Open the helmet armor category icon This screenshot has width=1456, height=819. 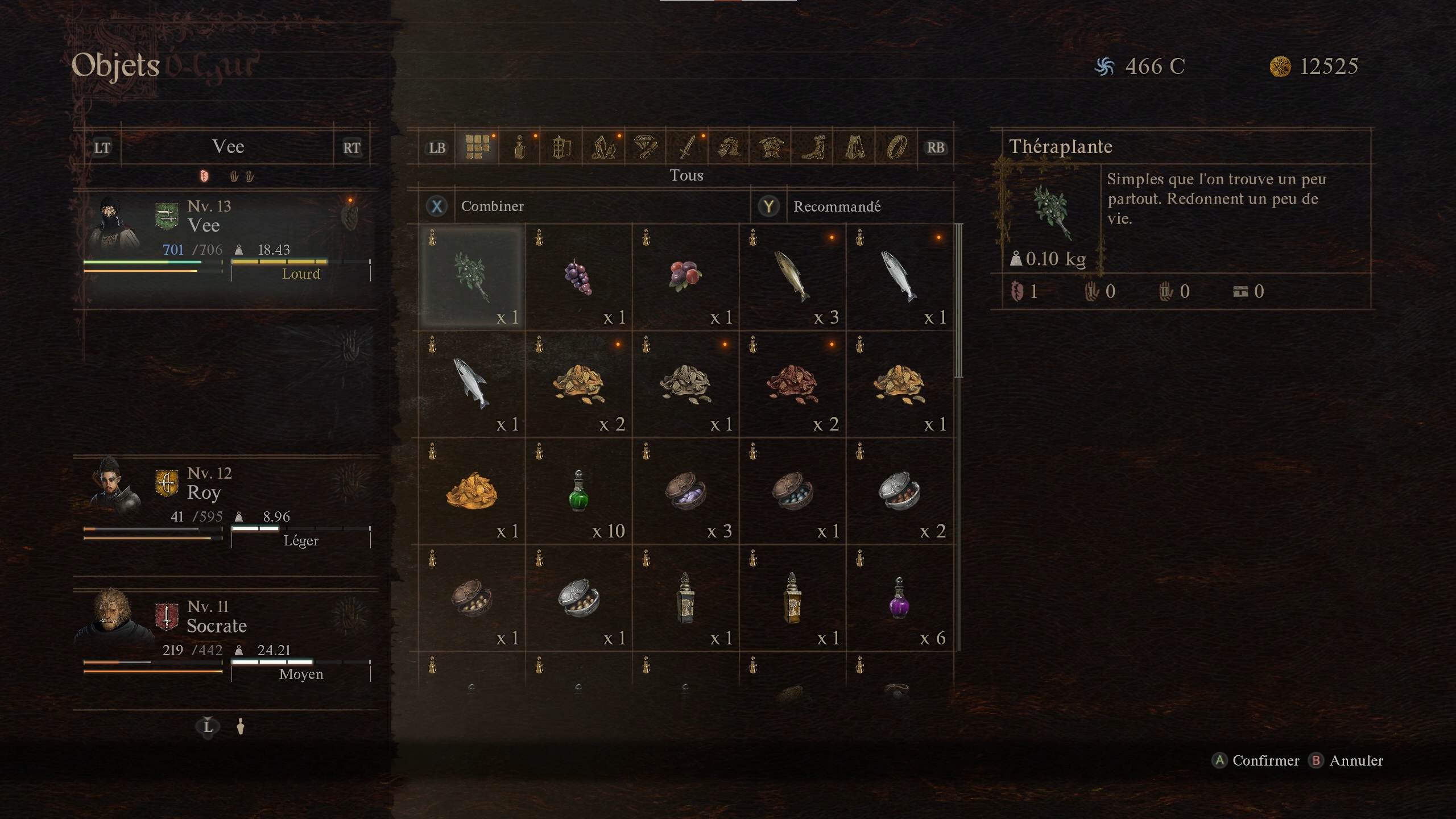(x=730, y=147)
